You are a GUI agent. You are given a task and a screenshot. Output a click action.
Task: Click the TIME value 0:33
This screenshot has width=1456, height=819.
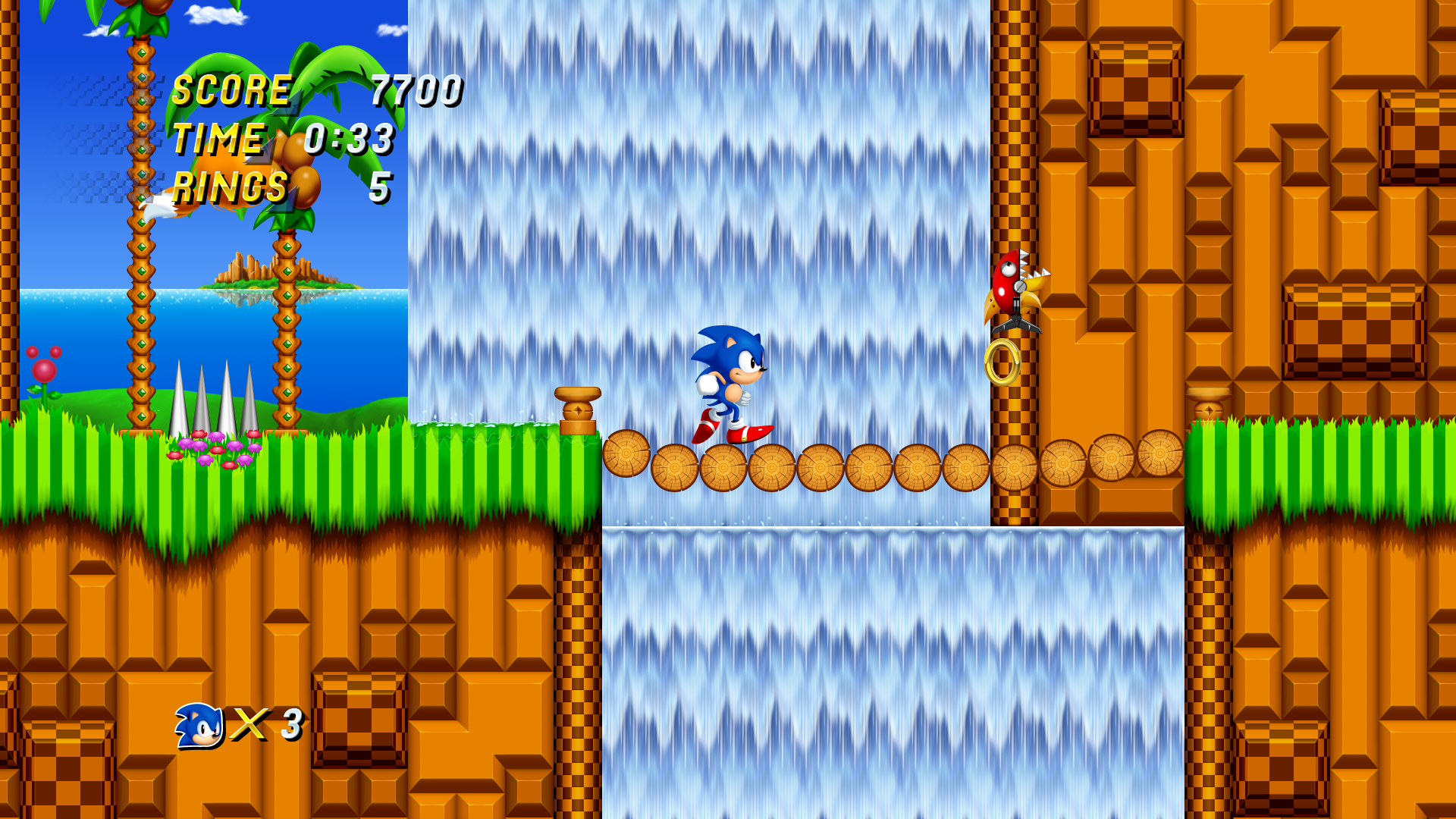[x=349, y=137]
